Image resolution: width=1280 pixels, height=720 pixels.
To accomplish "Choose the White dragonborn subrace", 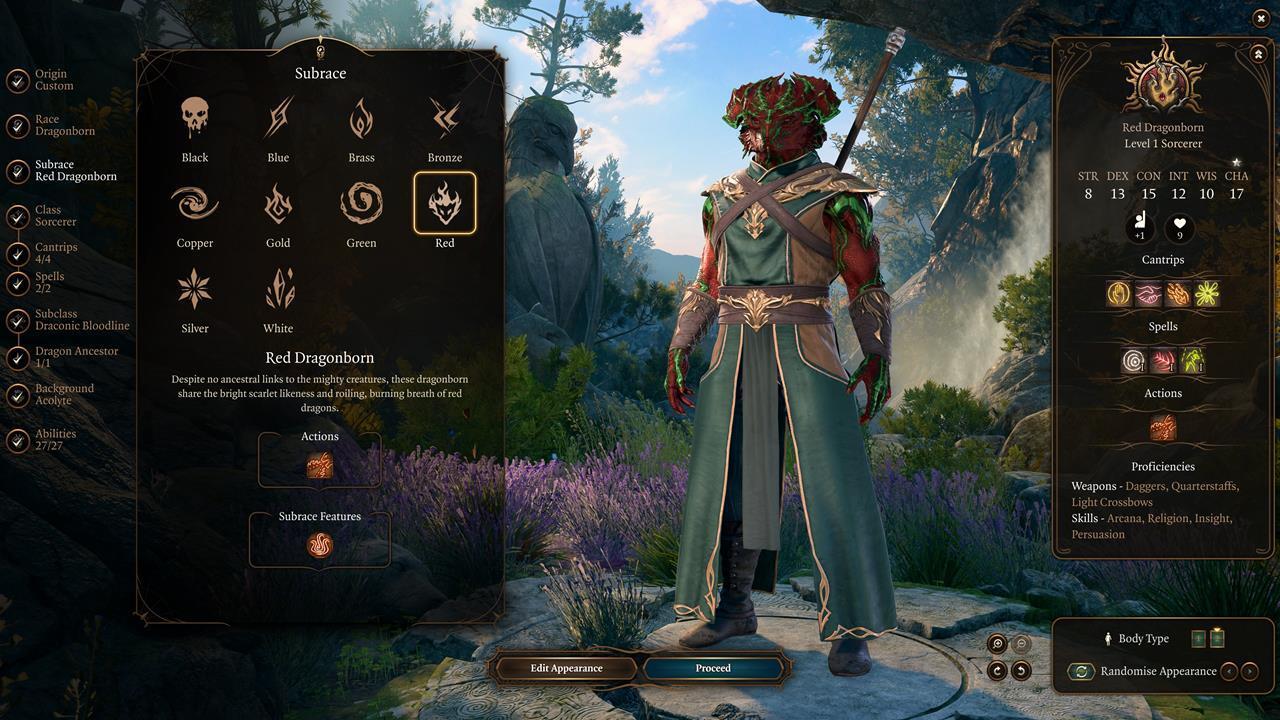I will coord(278,290).
